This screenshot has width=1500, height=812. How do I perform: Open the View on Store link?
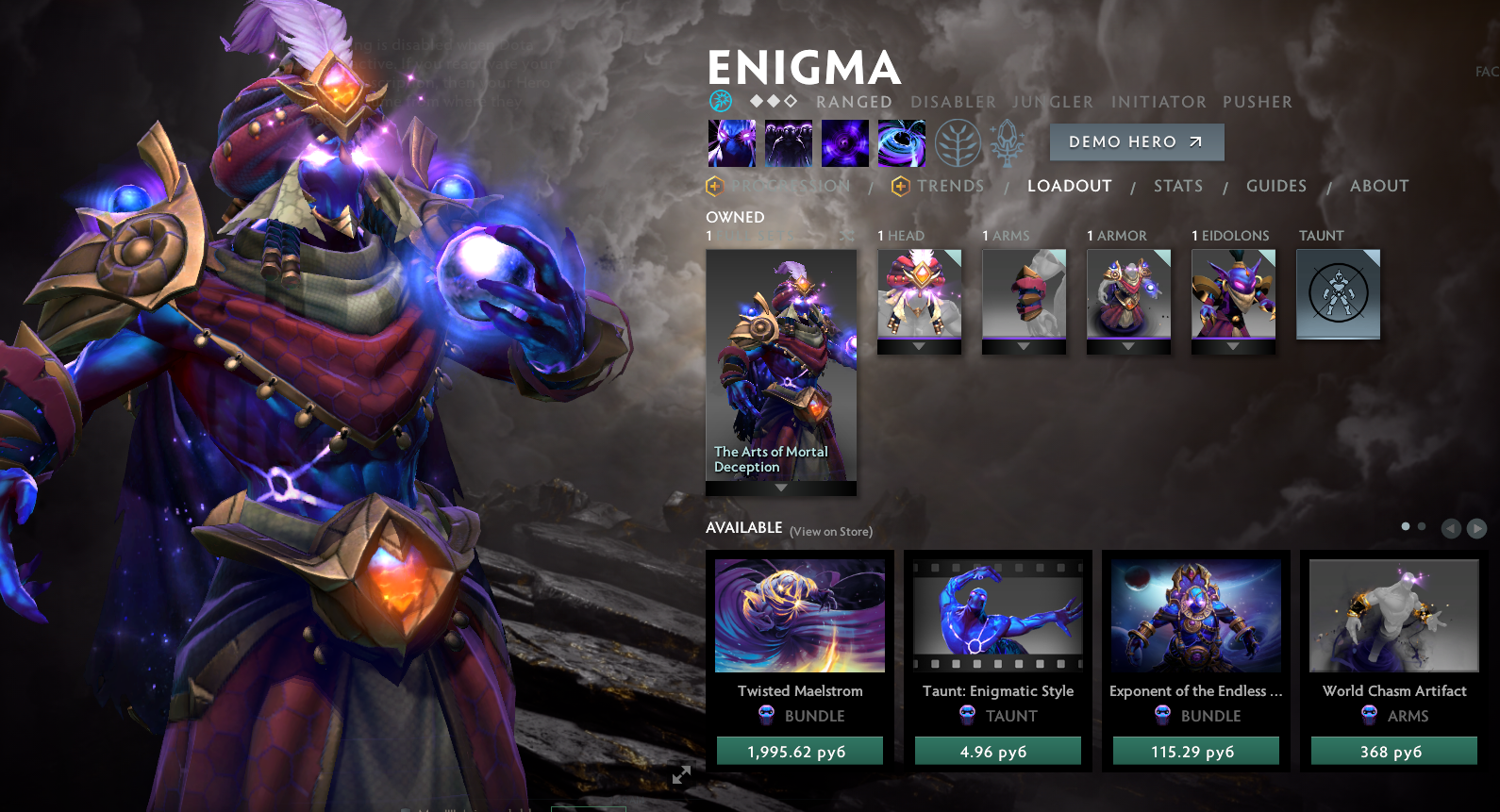point(831,531)
